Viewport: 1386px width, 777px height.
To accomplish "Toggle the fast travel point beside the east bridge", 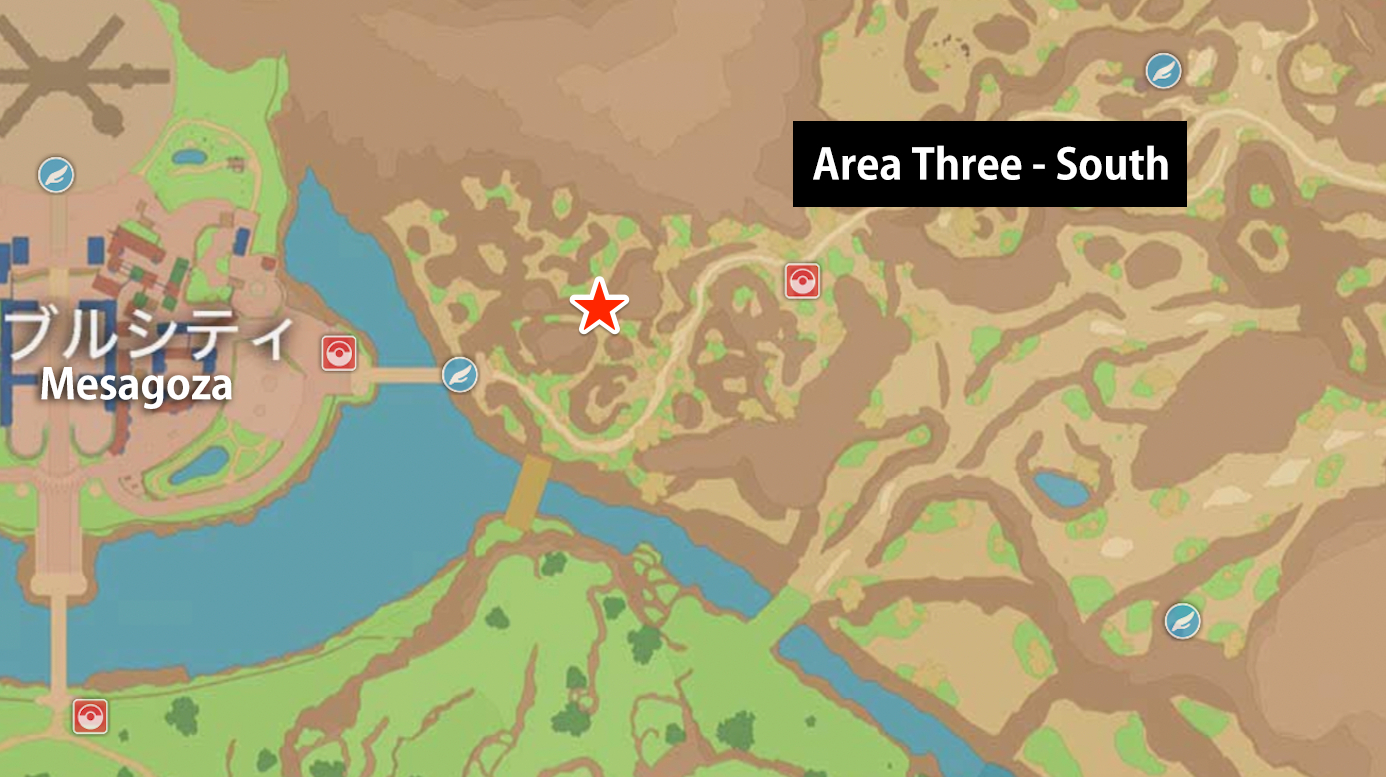I will [459, 374].
